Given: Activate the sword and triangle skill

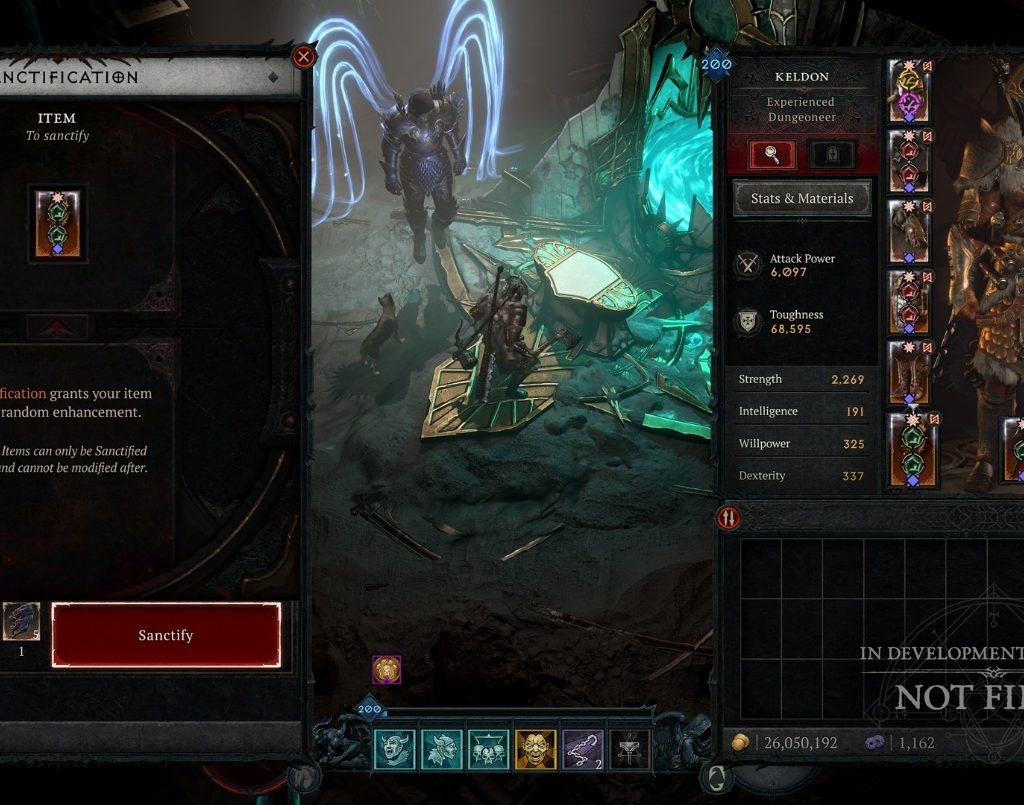Looking at the screenshot, I should coord(629,749).
